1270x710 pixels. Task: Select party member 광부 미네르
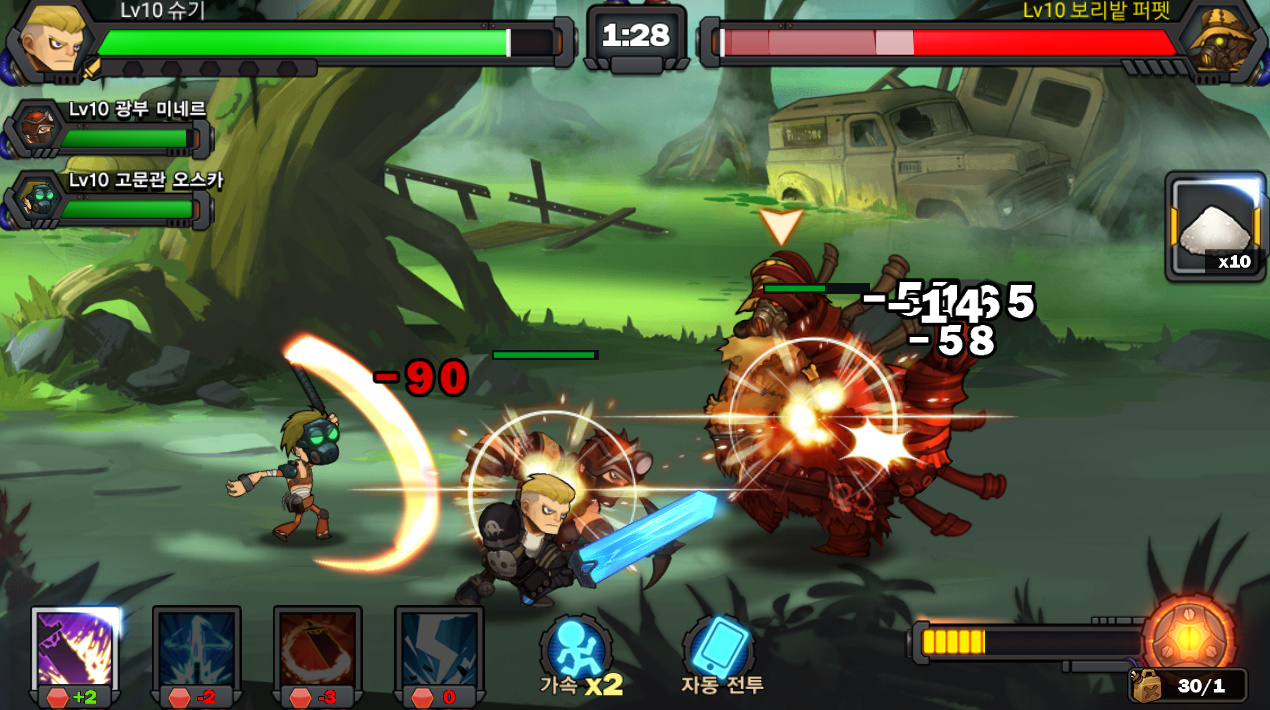[39, 128]
